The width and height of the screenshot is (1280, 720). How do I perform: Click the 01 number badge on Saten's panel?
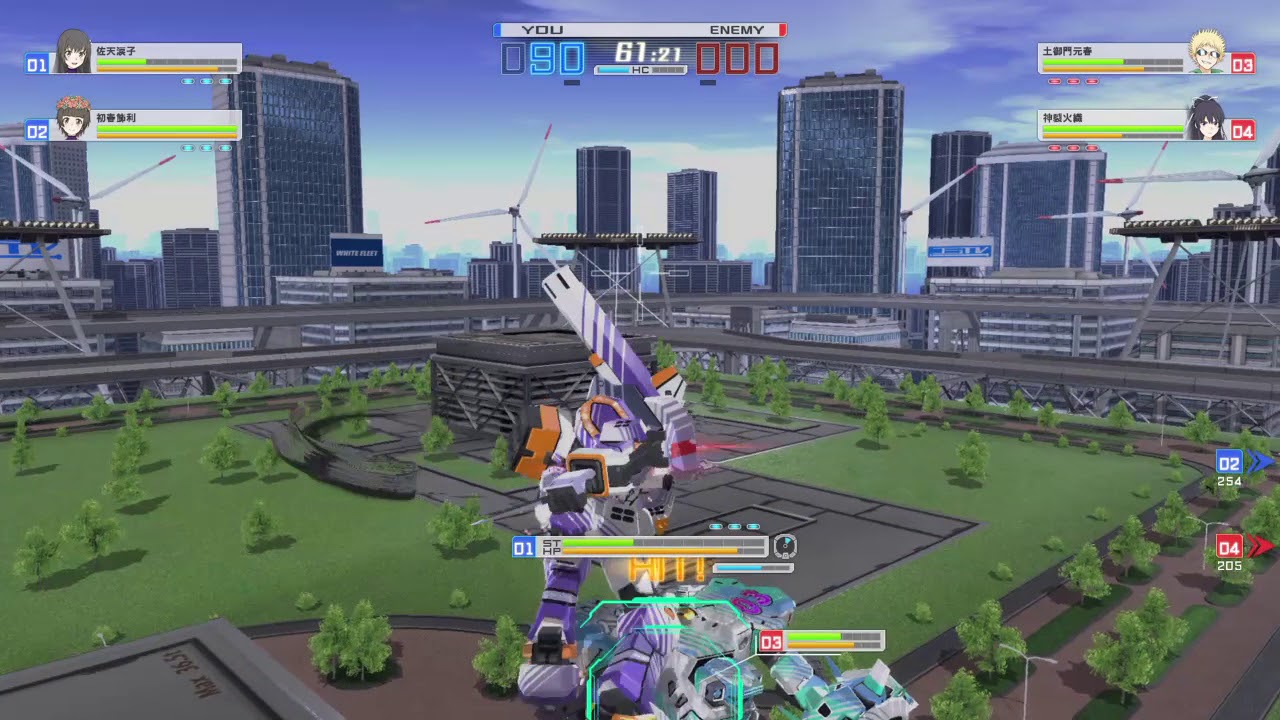[38, 63]
